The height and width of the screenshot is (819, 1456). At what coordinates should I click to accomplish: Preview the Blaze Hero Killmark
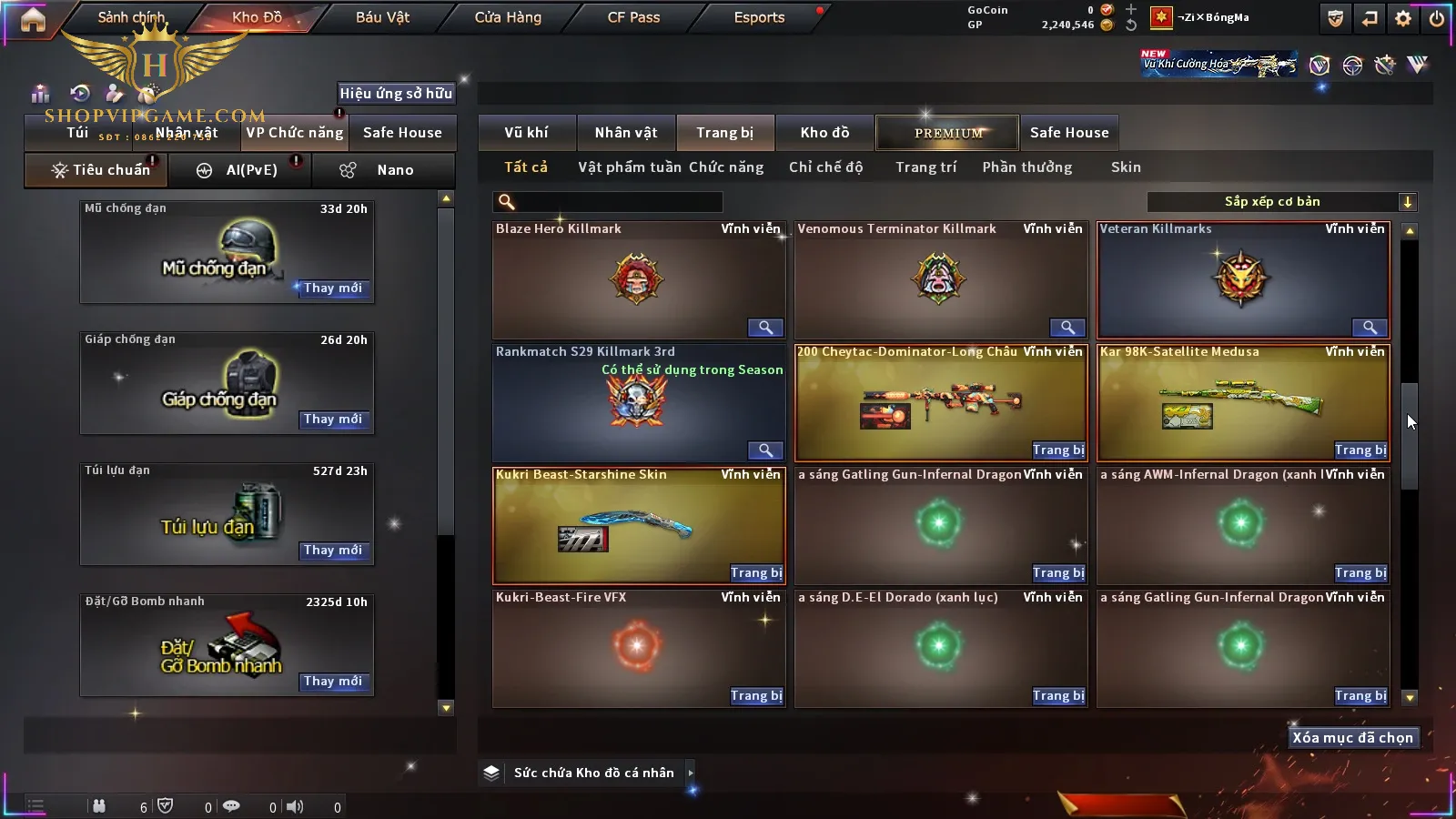[x=765, y=328]
